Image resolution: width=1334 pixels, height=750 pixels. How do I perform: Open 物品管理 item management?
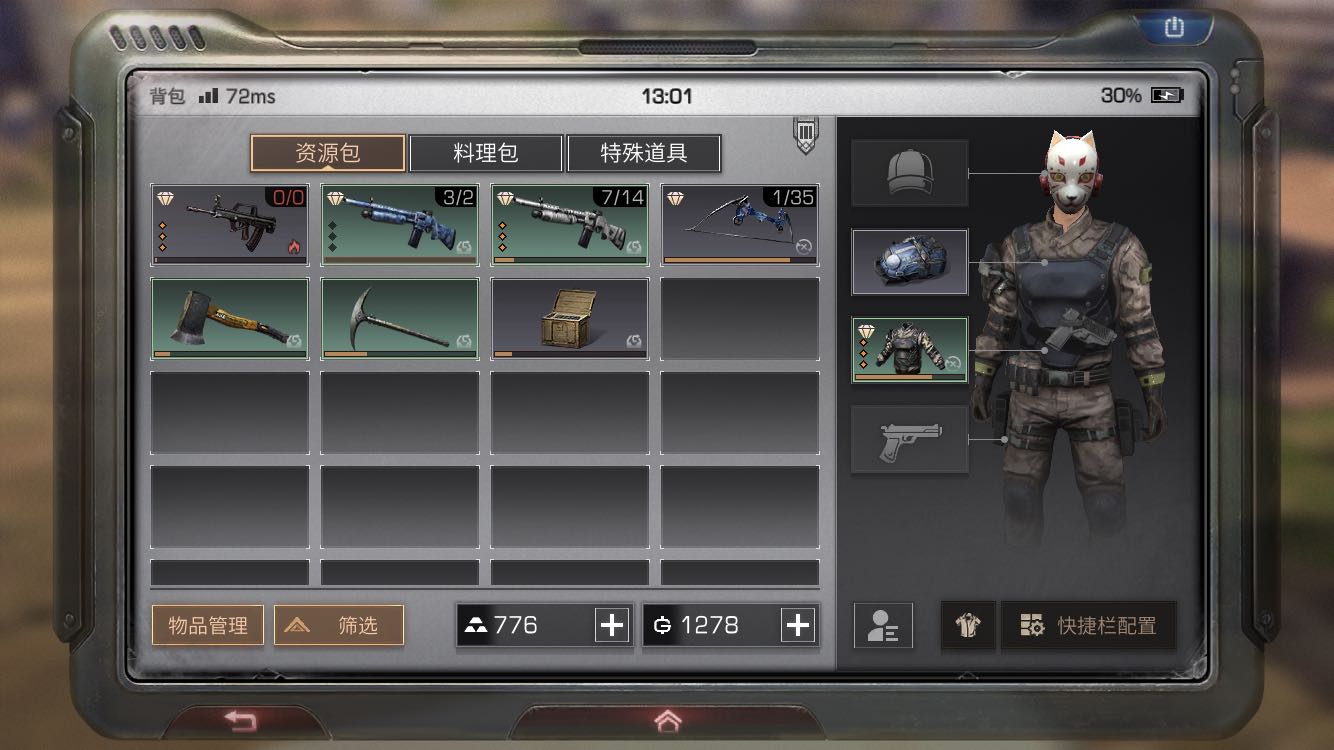(x=207, y=625)
